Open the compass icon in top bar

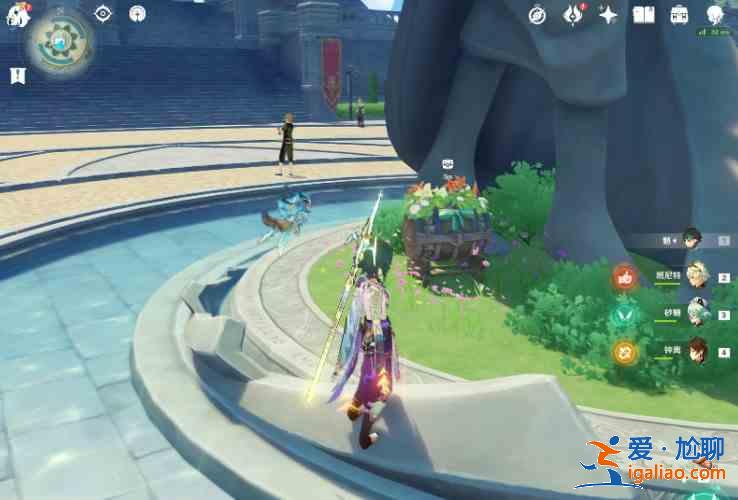click(538, 15)
